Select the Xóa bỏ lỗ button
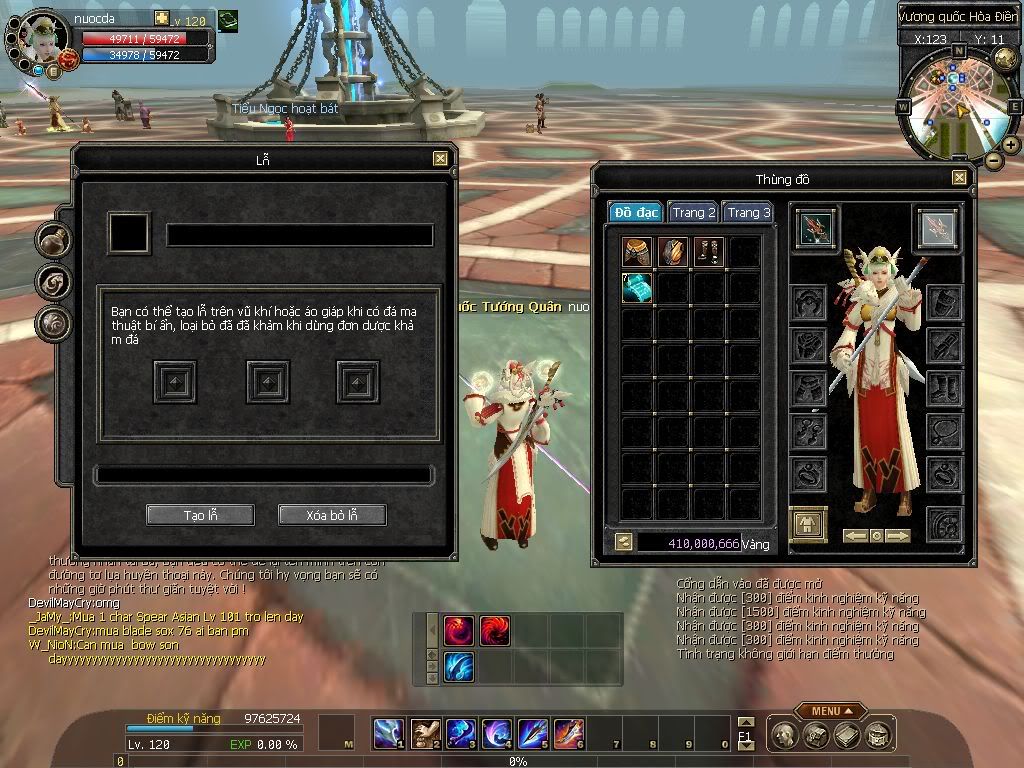The image size is (1024, 768). pyautogui.click(x=332, y=515)
